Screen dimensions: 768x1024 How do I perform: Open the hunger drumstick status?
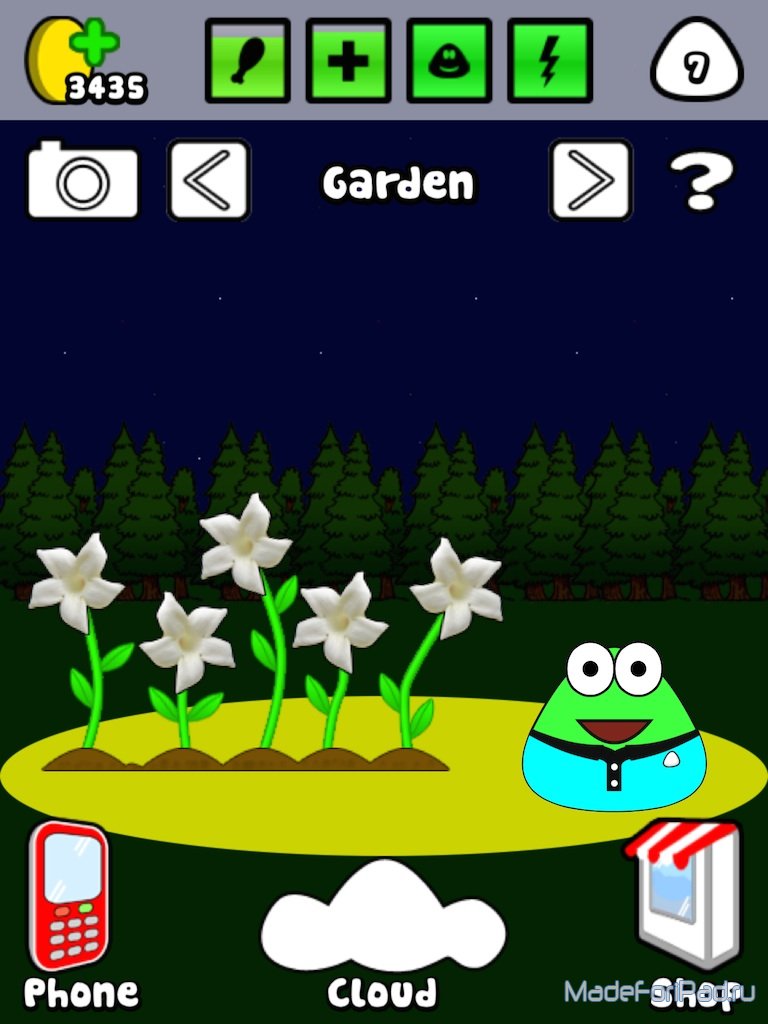pos(247,60)
